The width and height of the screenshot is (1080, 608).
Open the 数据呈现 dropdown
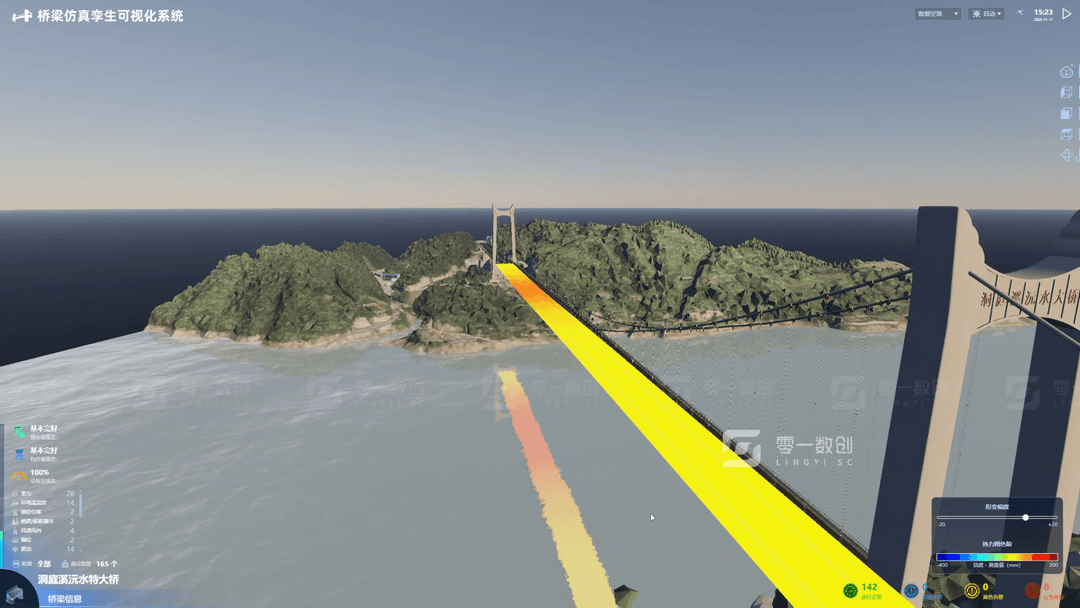pos(938,14)
